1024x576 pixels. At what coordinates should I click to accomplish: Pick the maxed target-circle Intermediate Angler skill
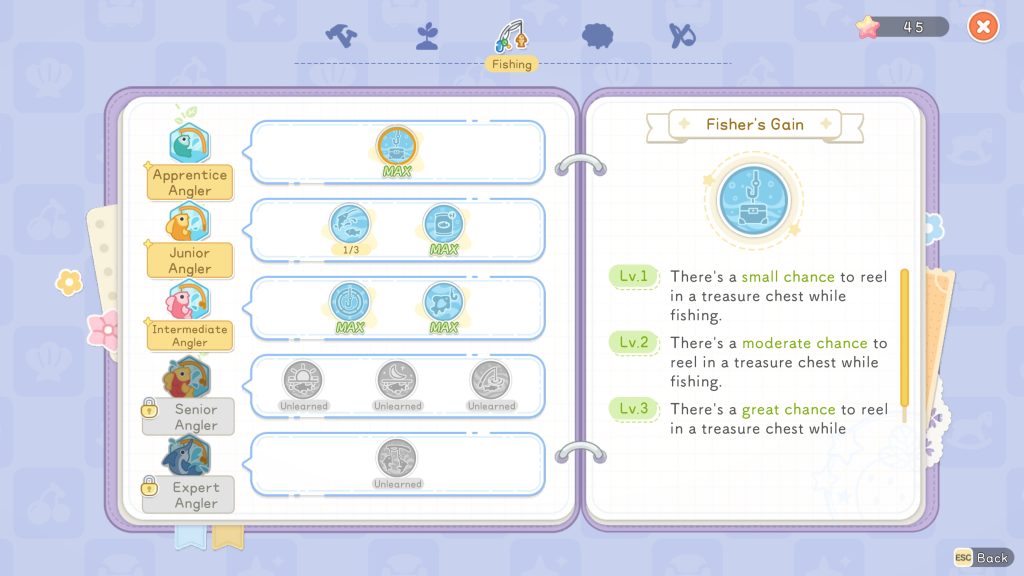point(350,302)
